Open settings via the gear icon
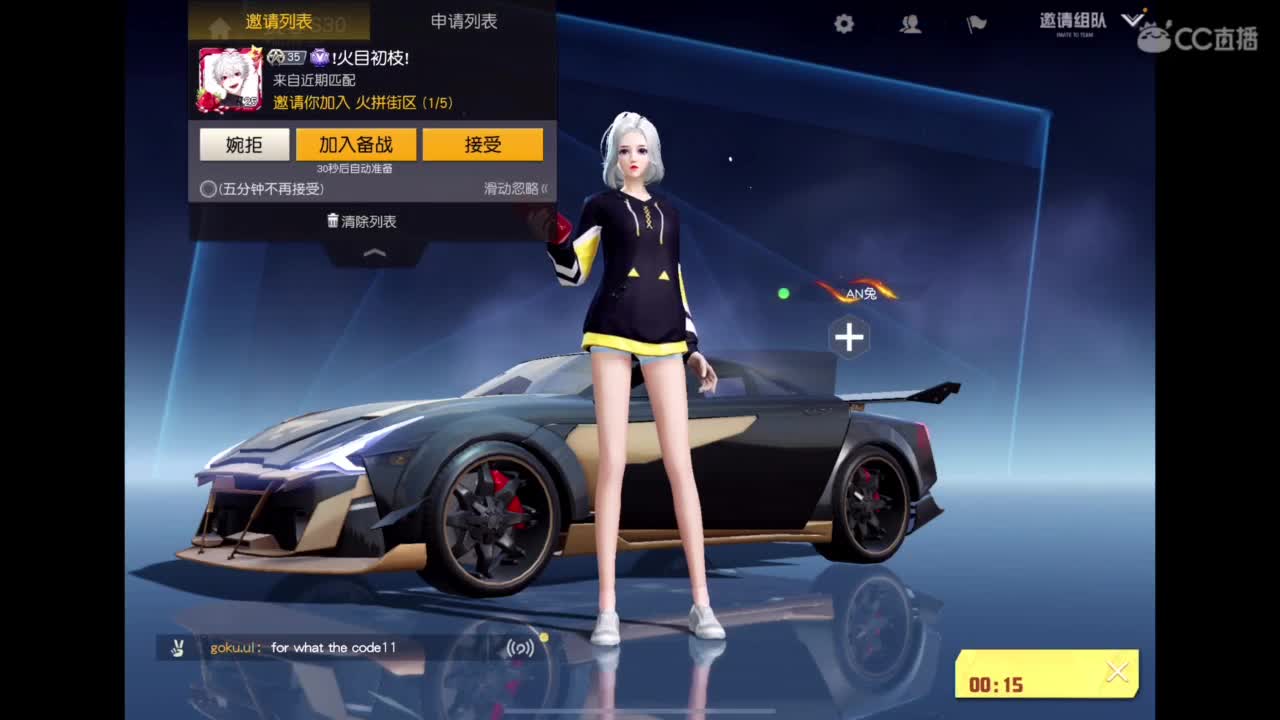The height and width of the screenshot is (720, 1280). point(843,23)
